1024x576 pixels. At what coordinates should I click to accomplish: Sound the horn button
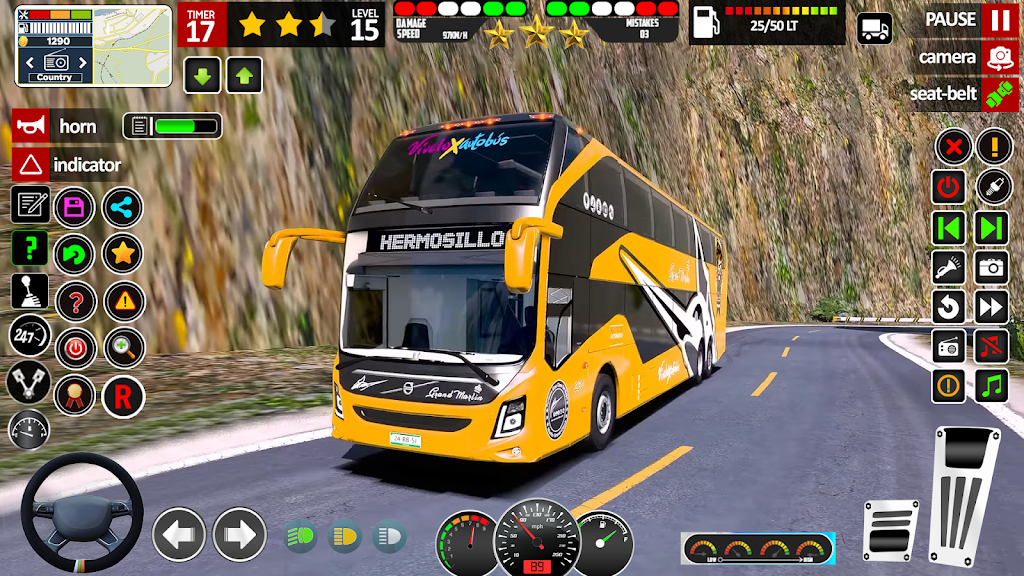pyautogui.click(x=31, y=126)
